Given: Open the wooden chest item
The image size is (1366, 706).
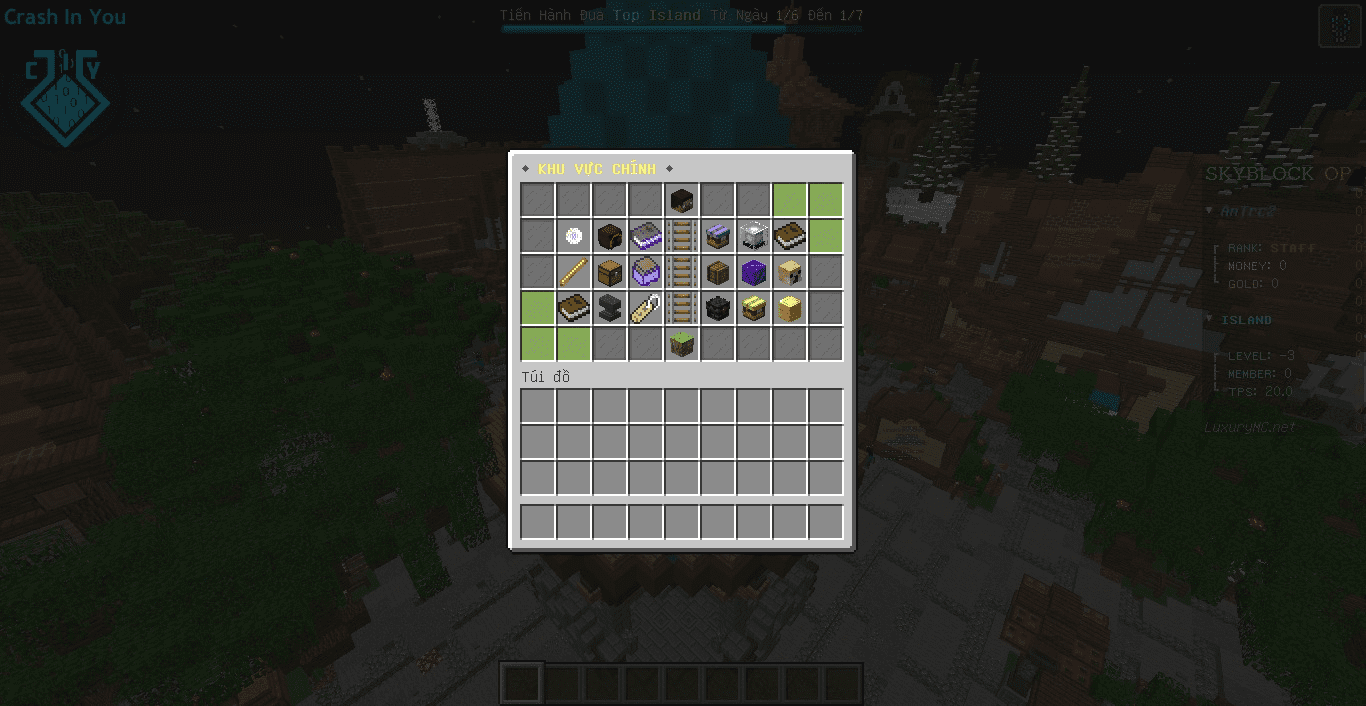Looking at the screenshot, I should pyautogui.click(x=610, y=272).
